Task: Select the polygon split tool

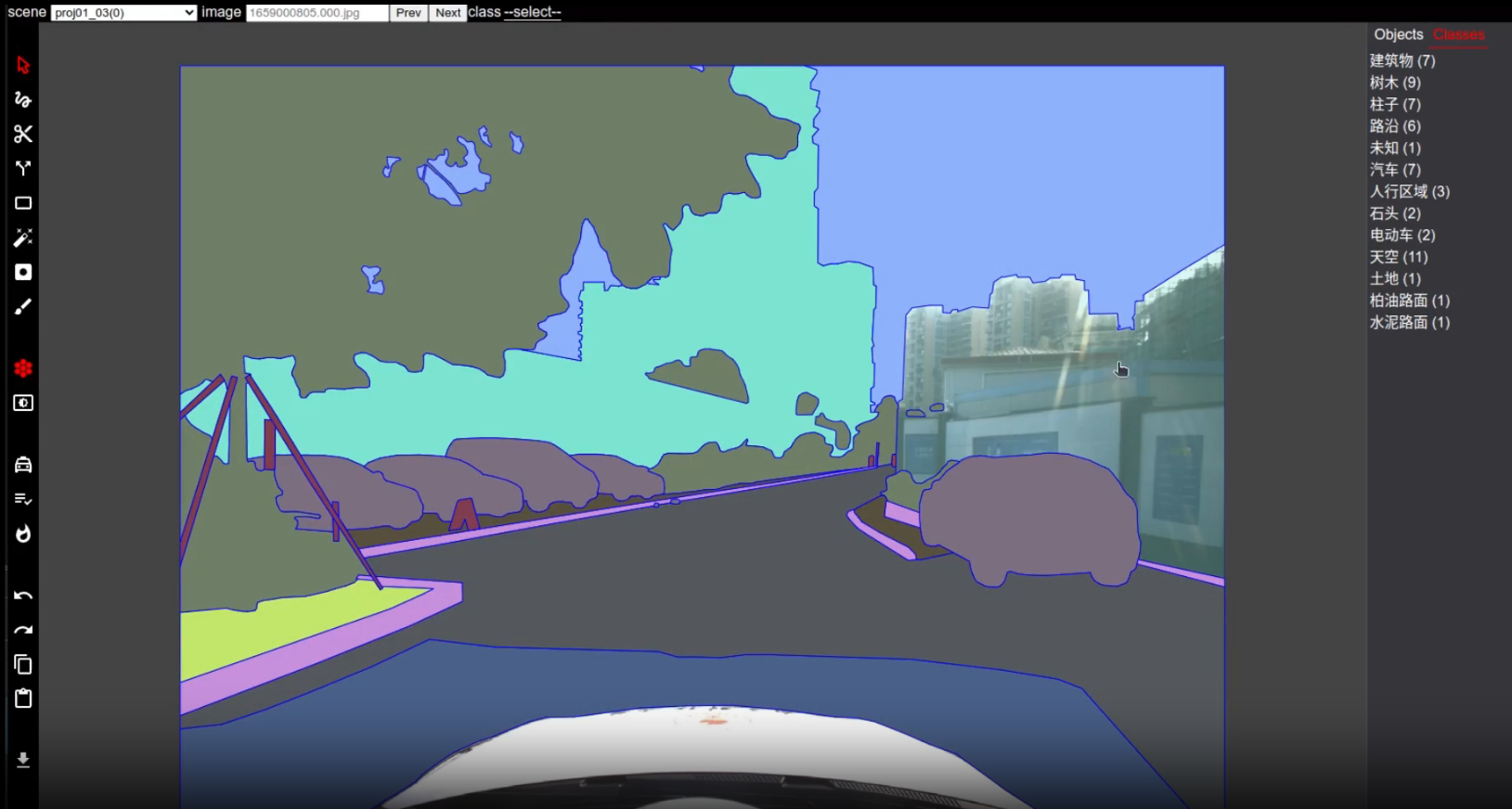Action: [x=22, y=168]
